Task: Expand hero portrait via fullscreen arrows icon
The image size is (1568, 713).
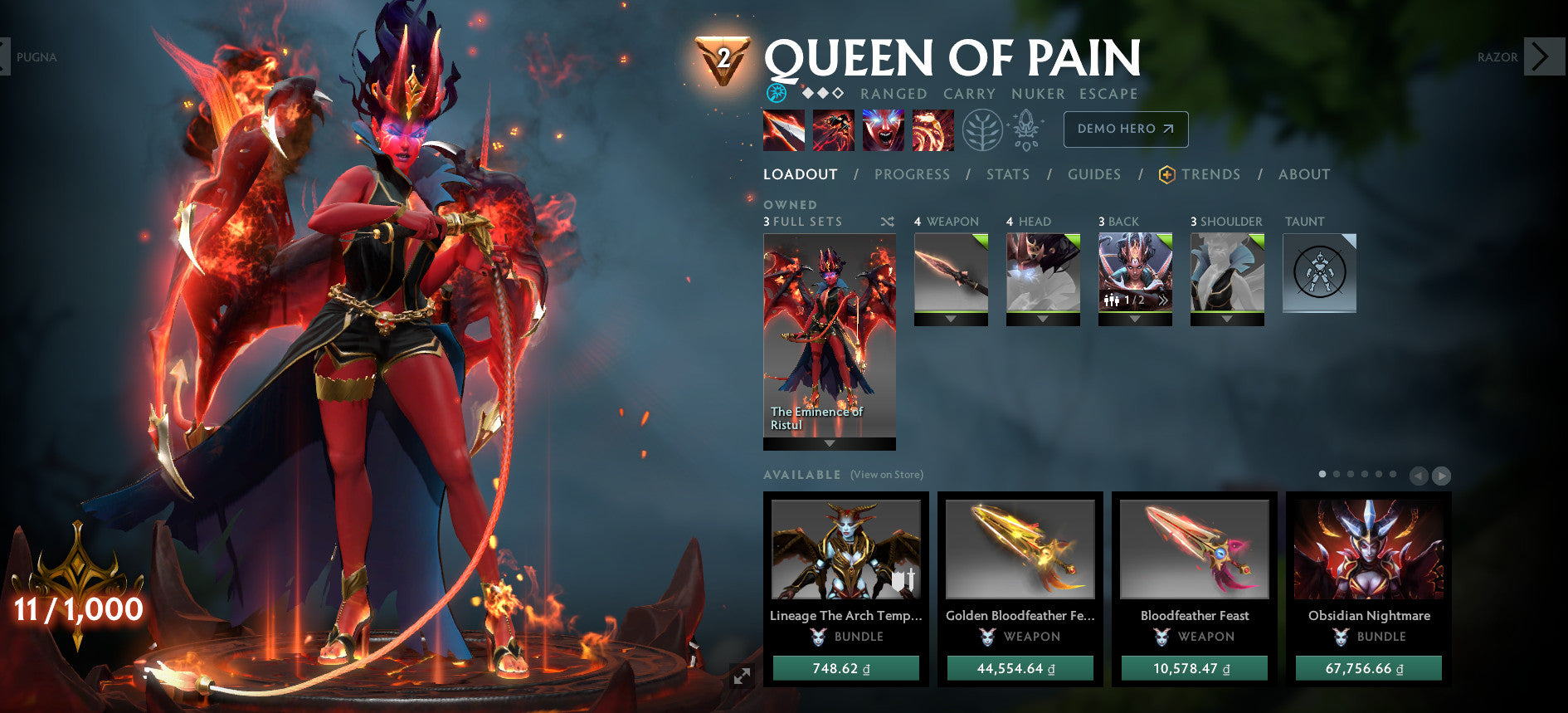Action: point(741,676)
